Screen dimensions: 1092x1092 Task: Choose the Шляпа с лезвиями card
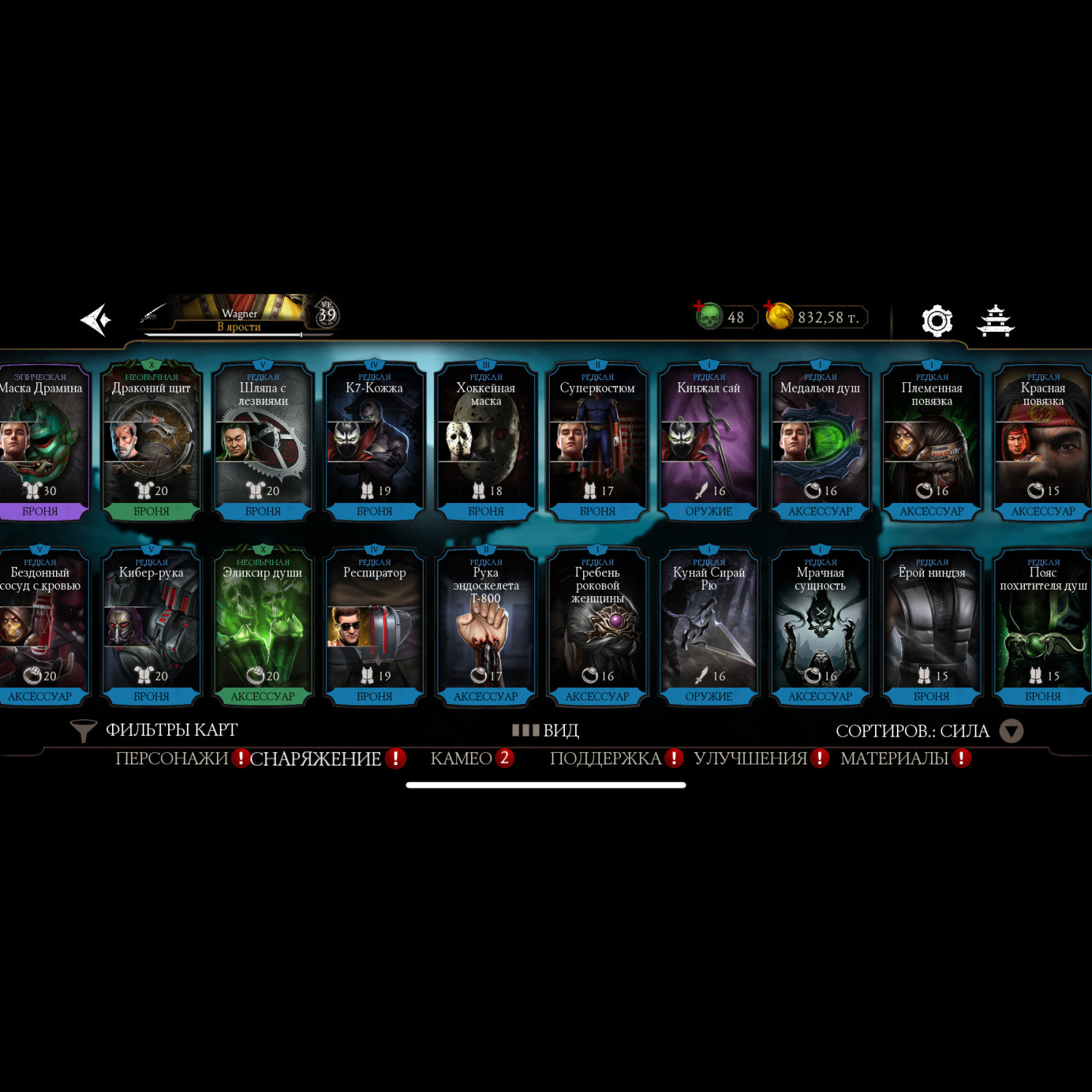(263, 442)
